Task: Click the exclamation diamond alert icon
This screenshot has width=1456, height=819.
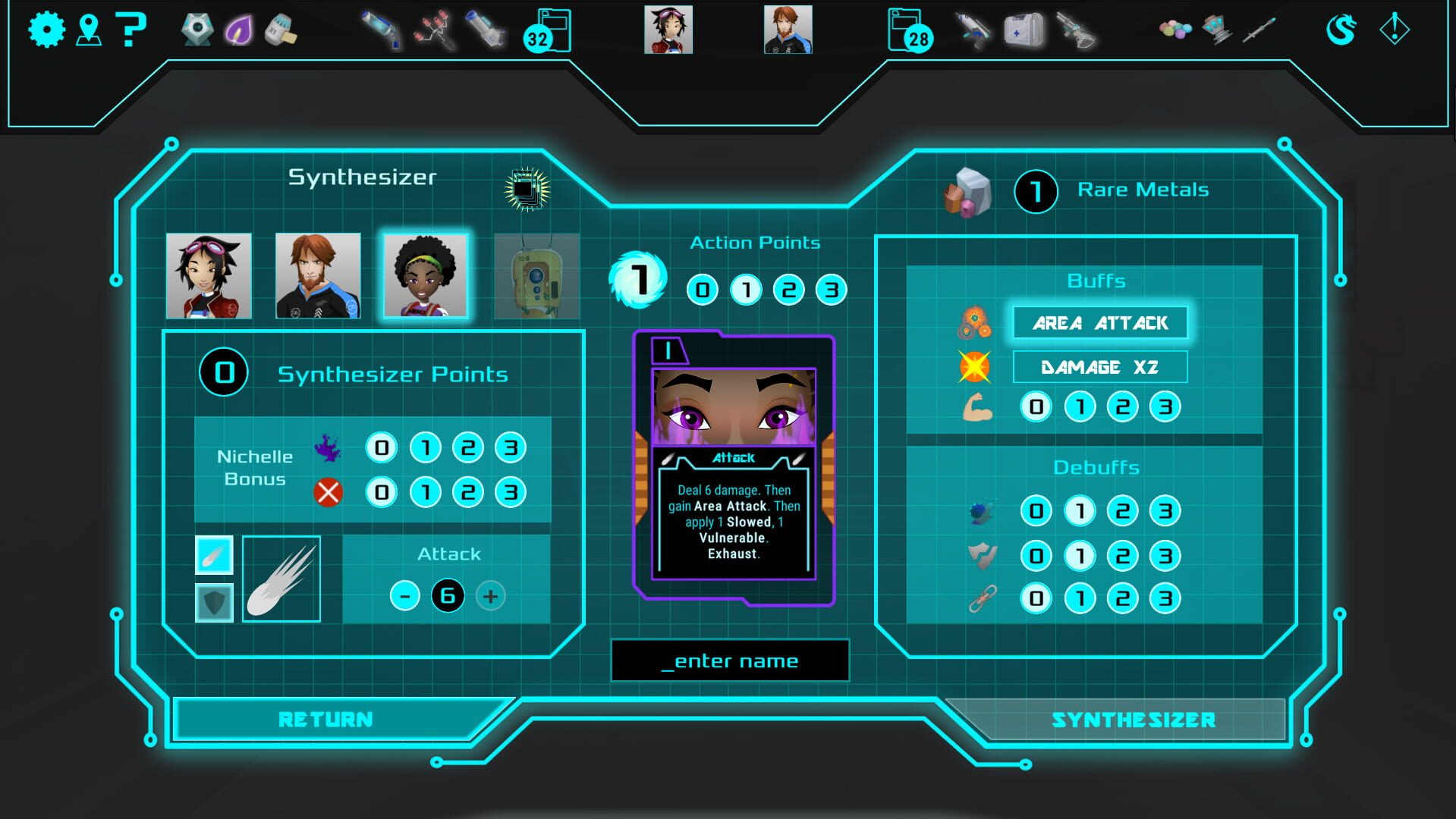Action: 1394,30
